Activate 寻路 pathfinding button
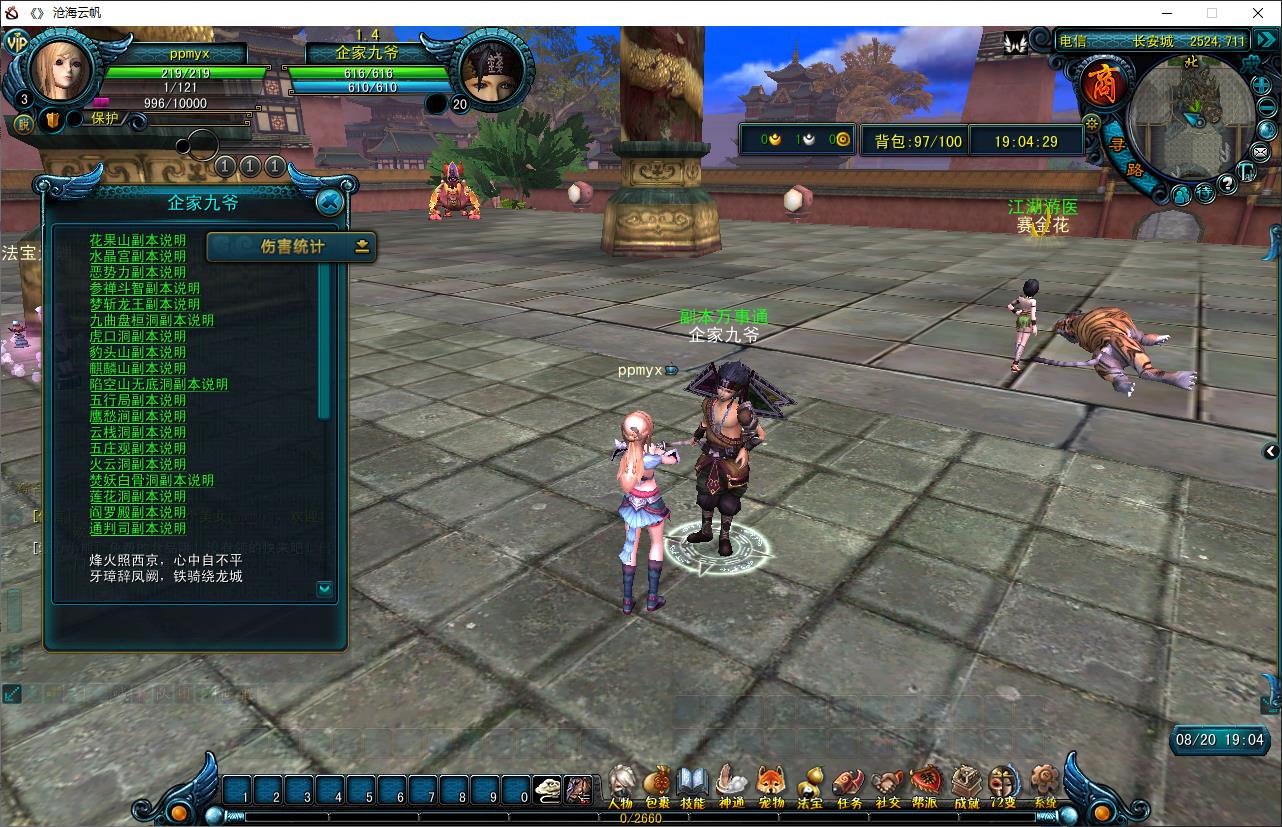The width and height of the screenshot is (1282, 827). pos(1124,157)
